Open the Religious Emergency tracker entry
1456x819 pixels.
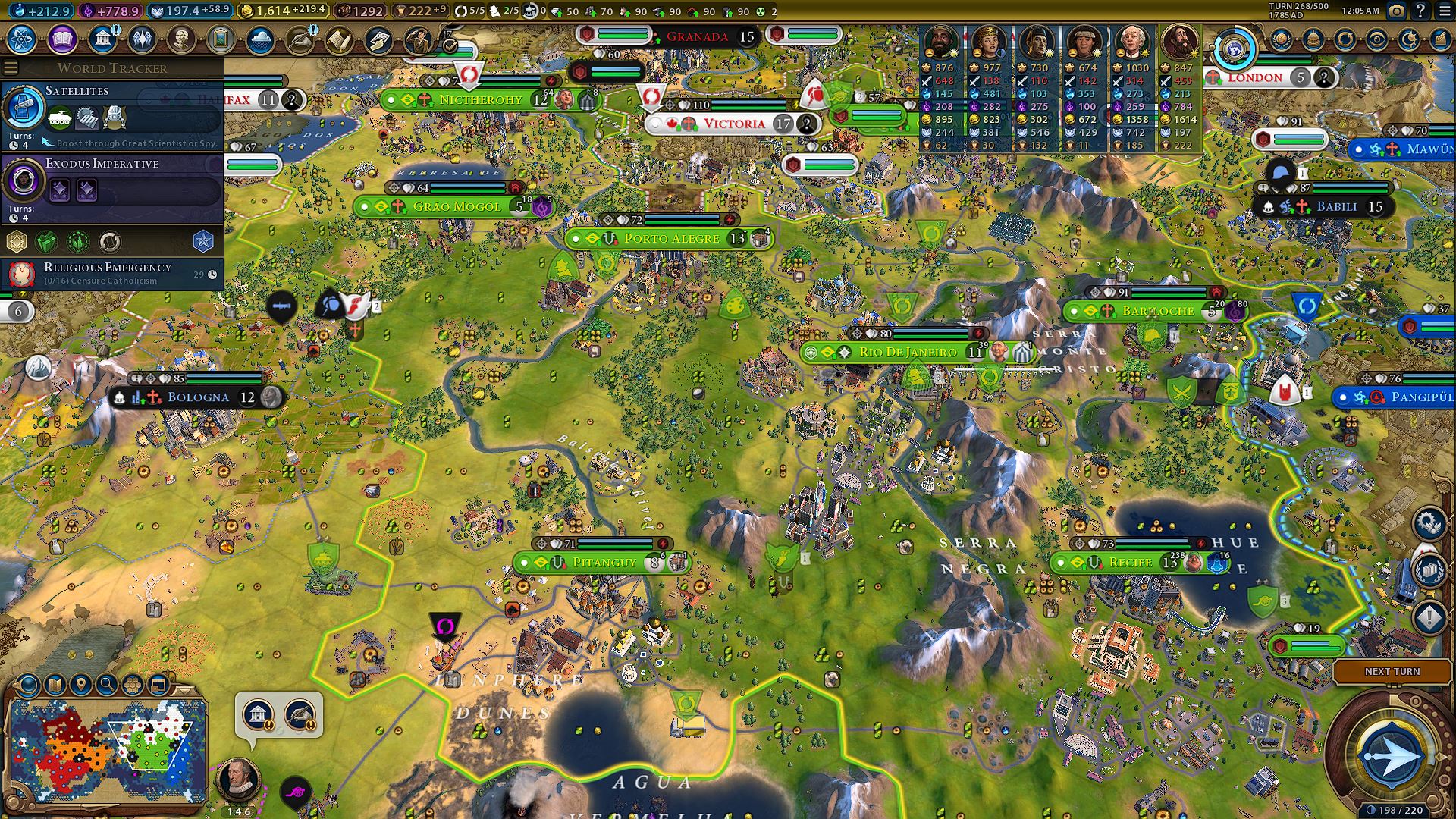(x=112, y=273)
